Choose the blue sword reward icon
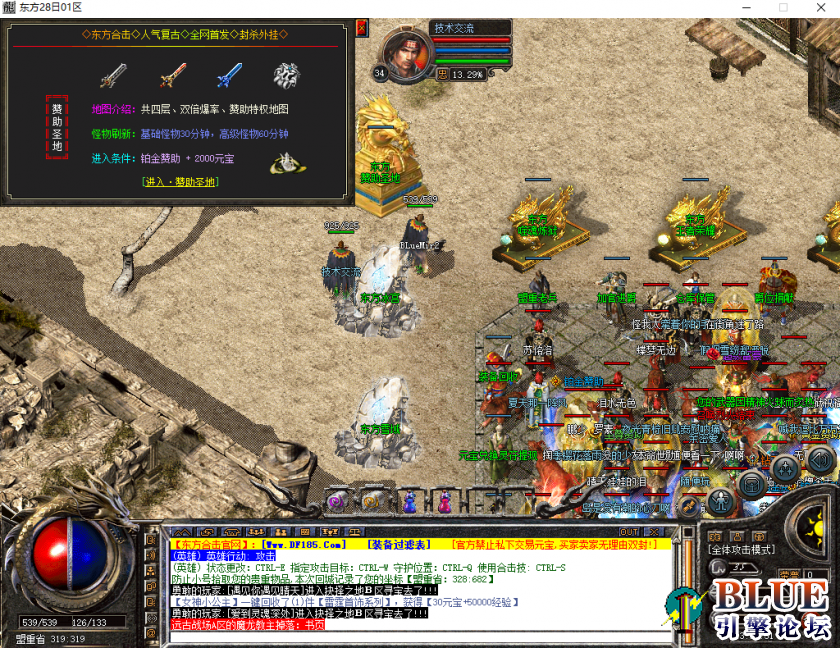Screen dimensions: 840x648 click(229, 75)
